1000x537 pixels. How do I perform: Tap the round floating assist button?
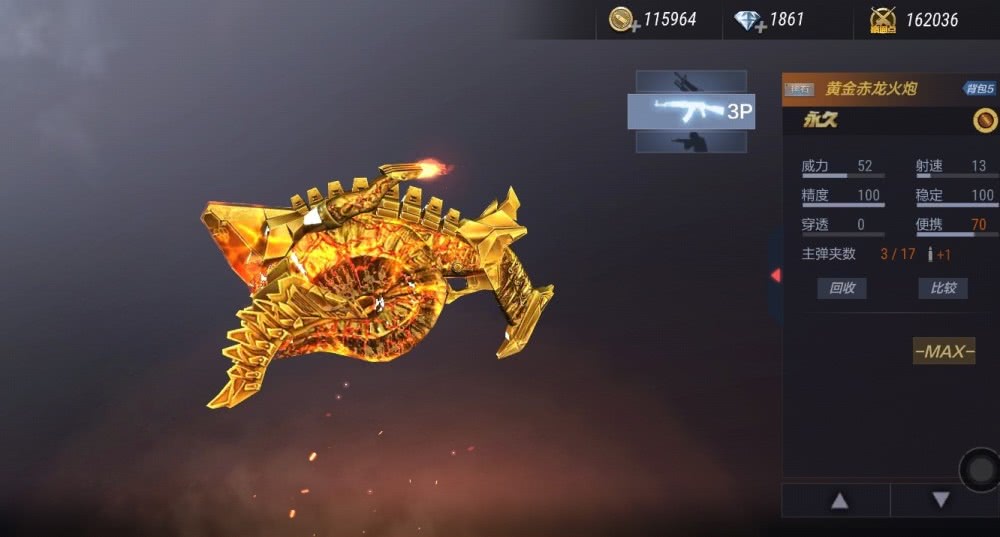coord(979,469)
